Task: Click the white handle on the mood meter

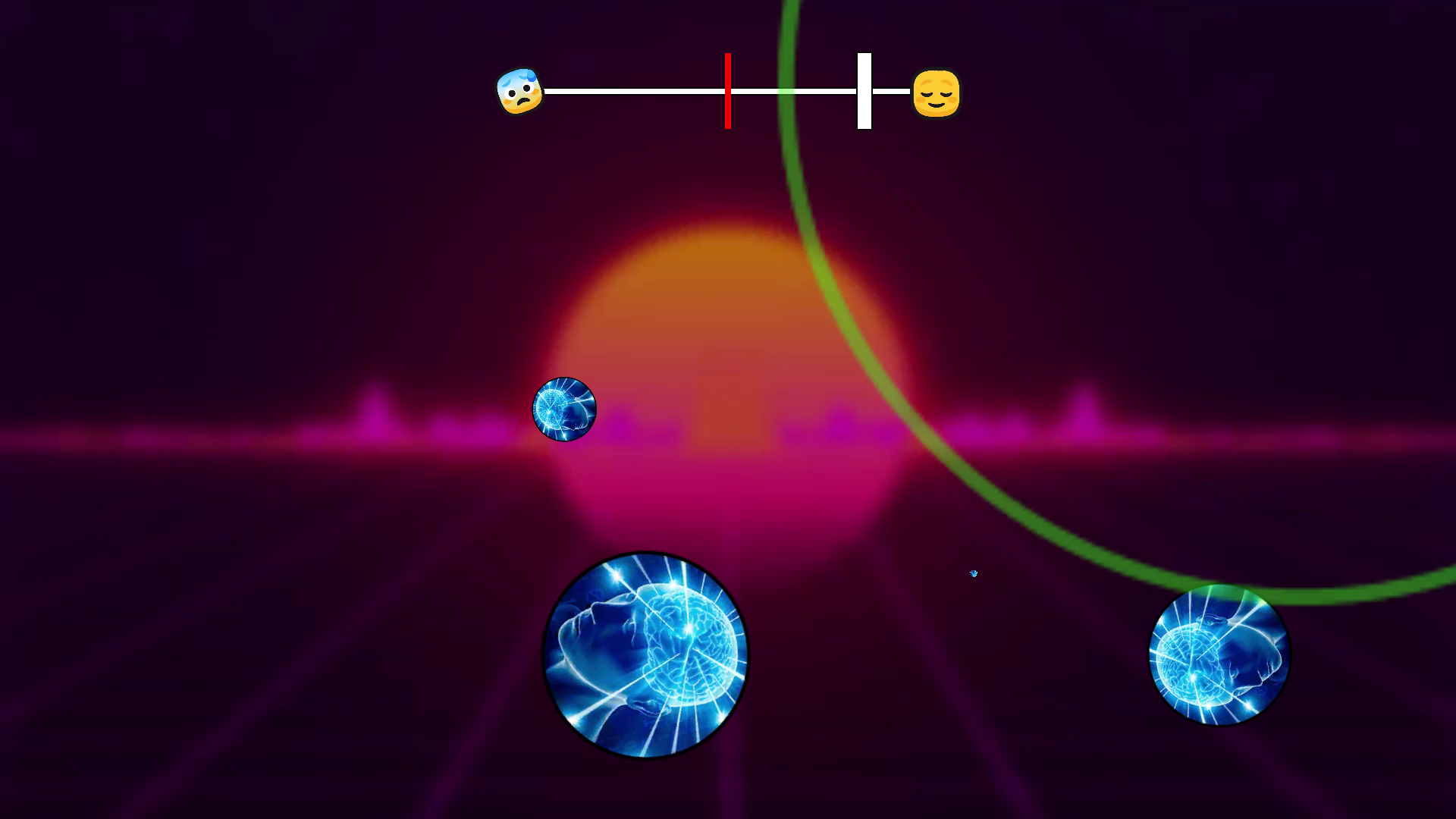Action: coord(863,91)
